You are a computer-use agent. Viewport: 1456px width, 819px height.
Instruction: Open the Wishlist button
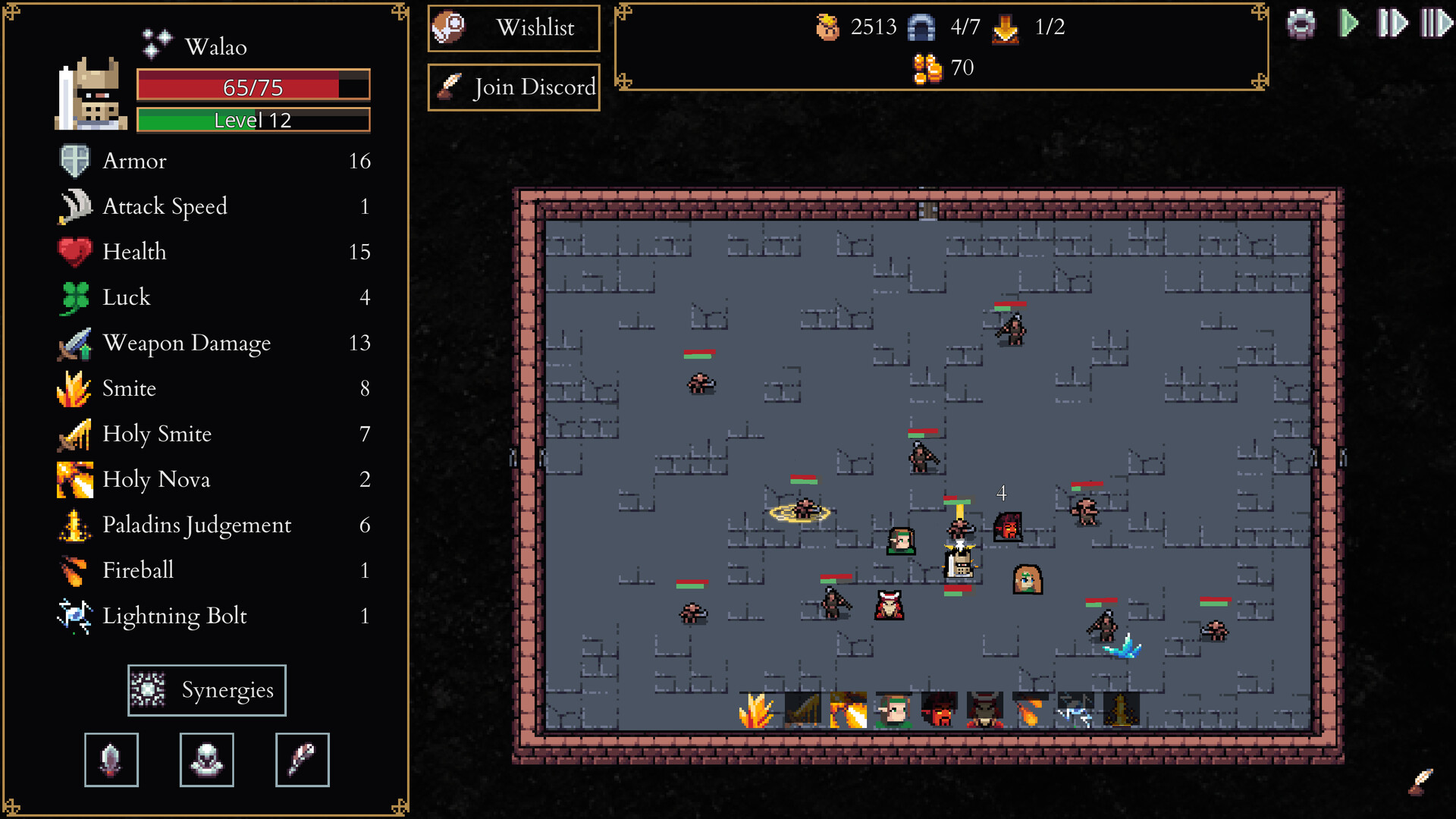(x=513, y=28)
